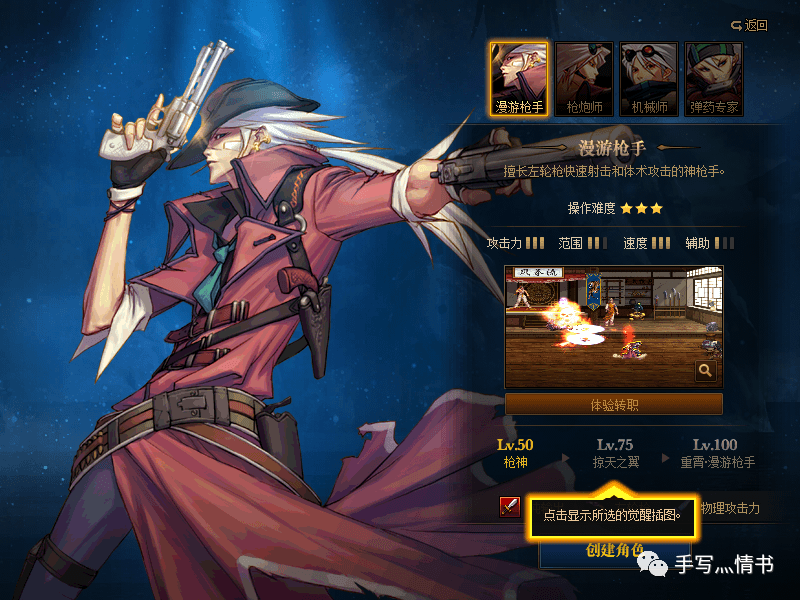Show the Lv.100 重霄·漫游枪手 awakening
The height and width of the screenshot is (600, 800).
click(x=714, y=453)
